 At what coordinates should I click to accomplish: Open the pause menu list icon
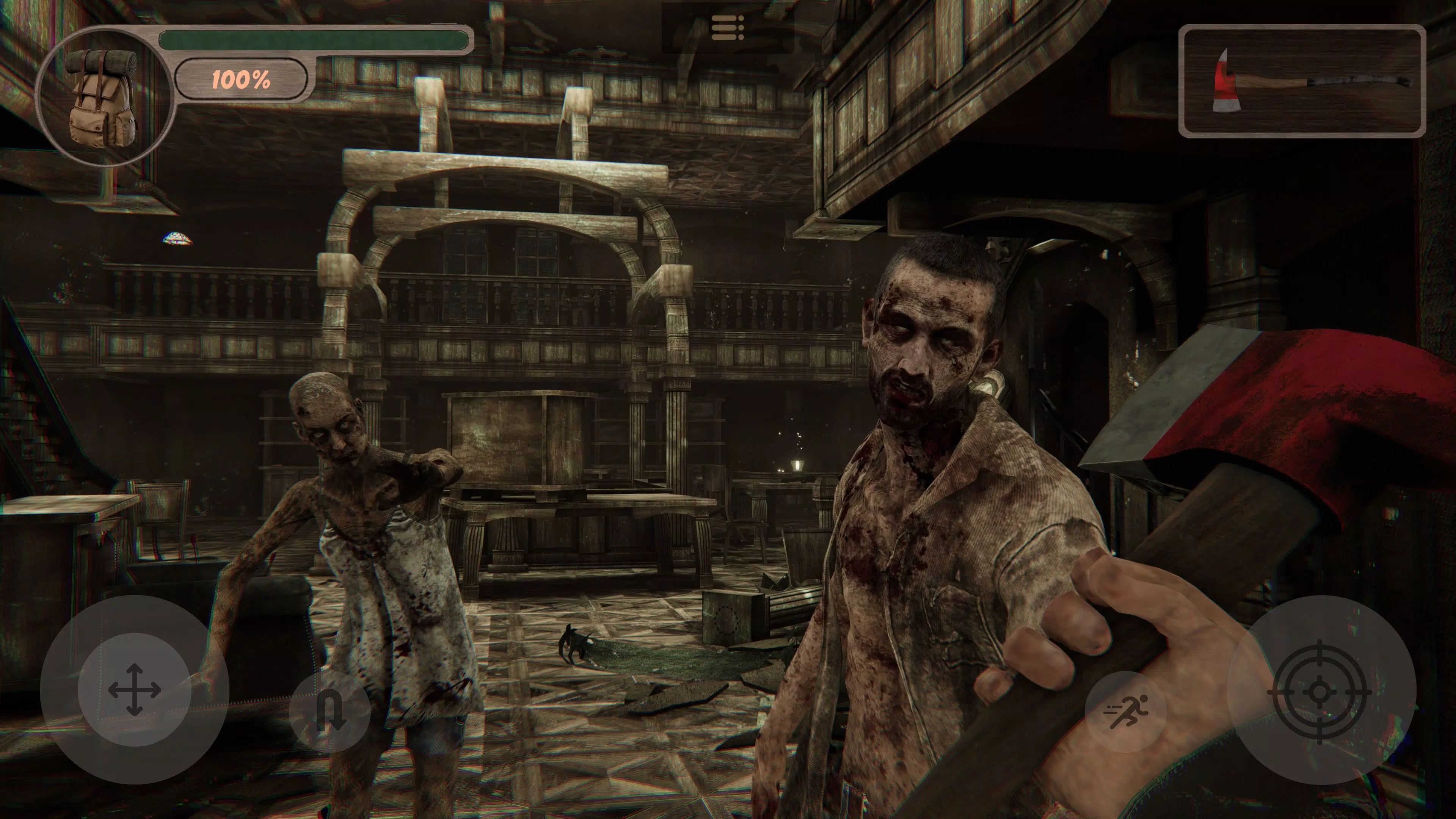tap(728, 28)
